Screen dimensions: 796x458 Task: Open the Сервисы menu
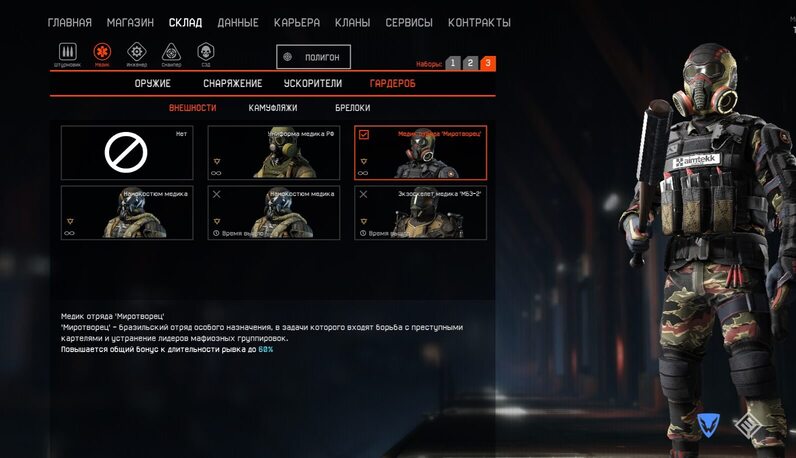pos(409,22)
